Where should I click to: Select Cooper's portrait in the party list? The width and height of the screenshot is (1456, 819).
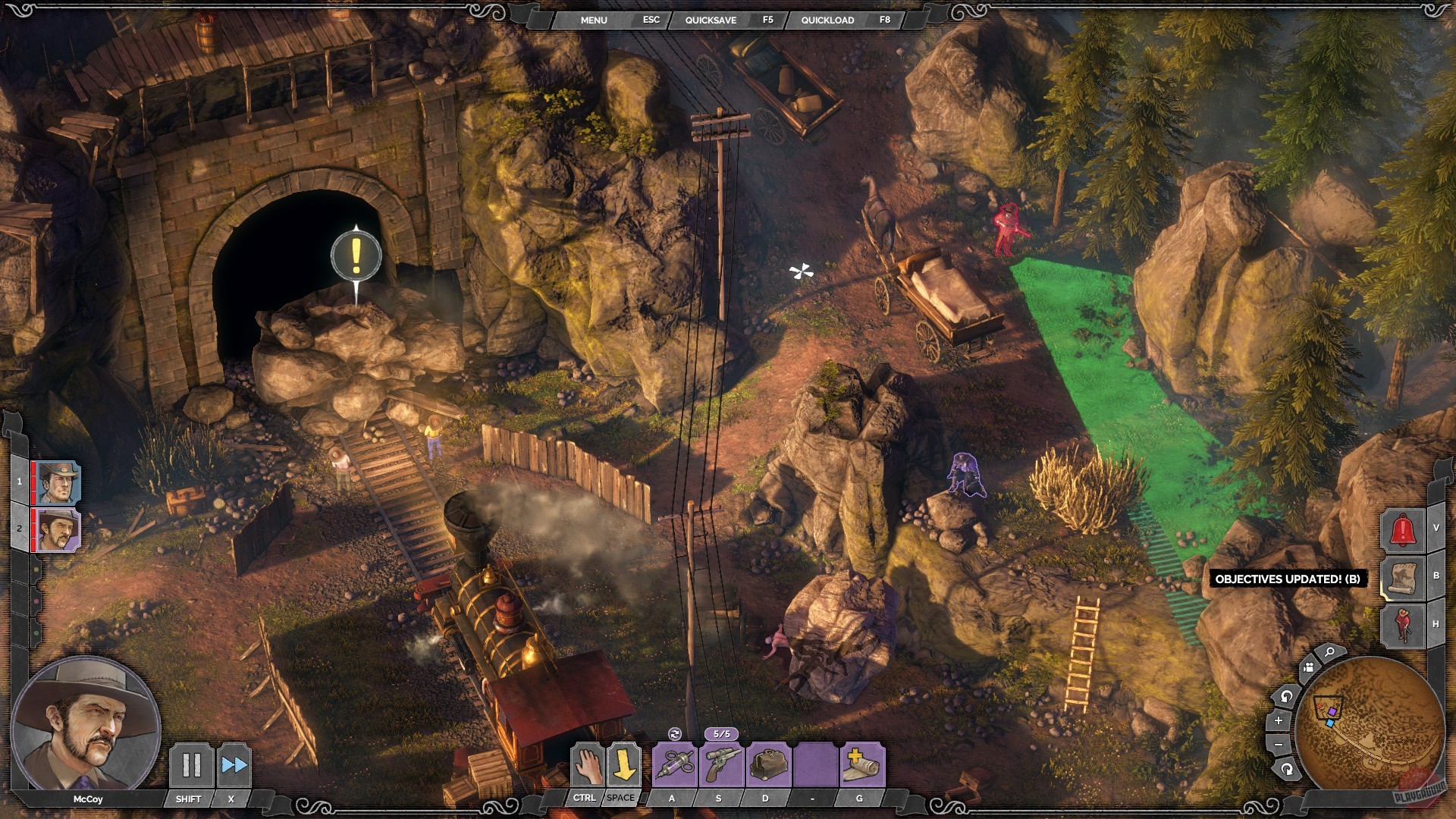[58, 482]
